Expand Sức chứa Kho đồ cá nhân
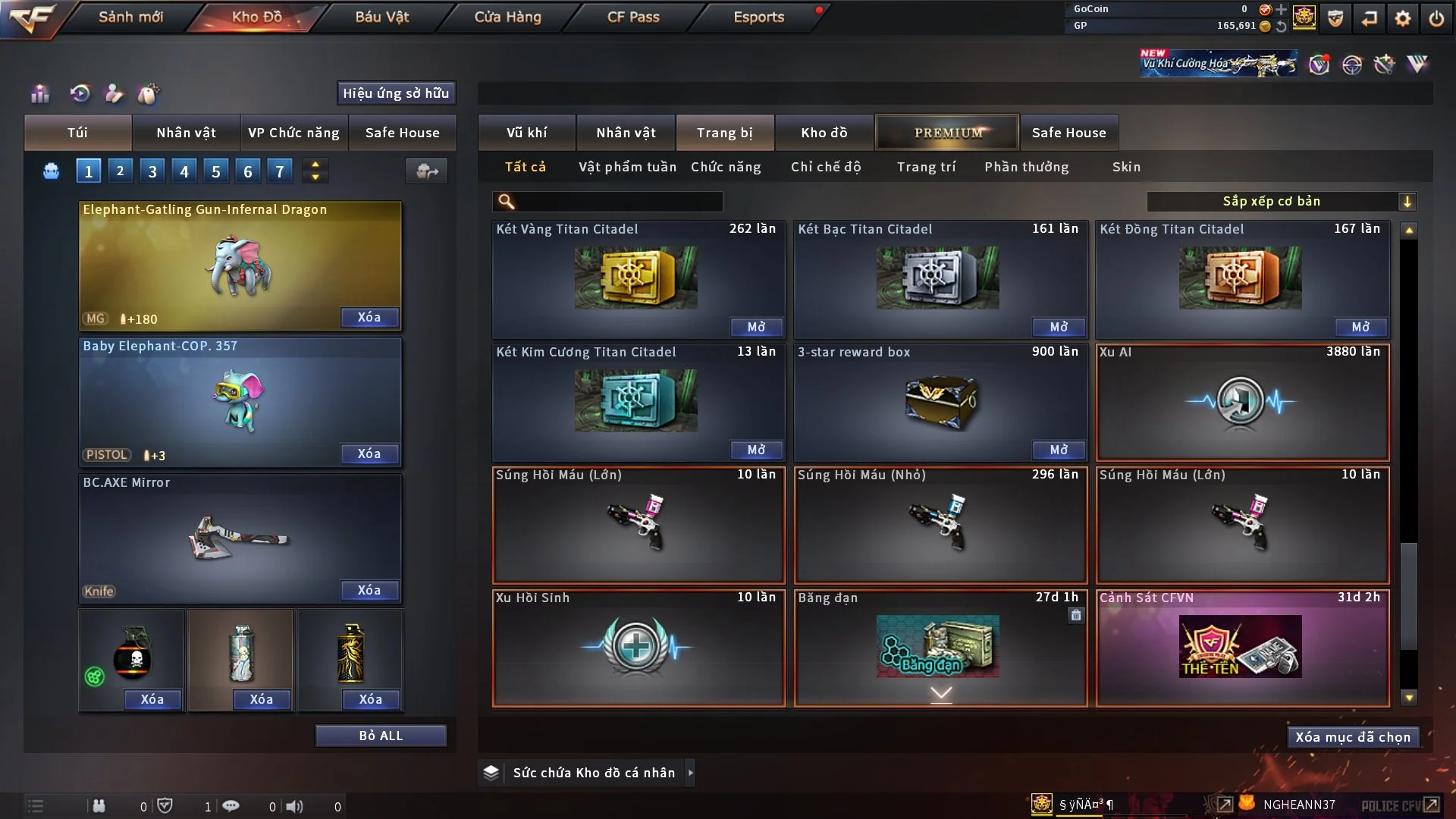The image size is (1456, 819). point(690,773)
